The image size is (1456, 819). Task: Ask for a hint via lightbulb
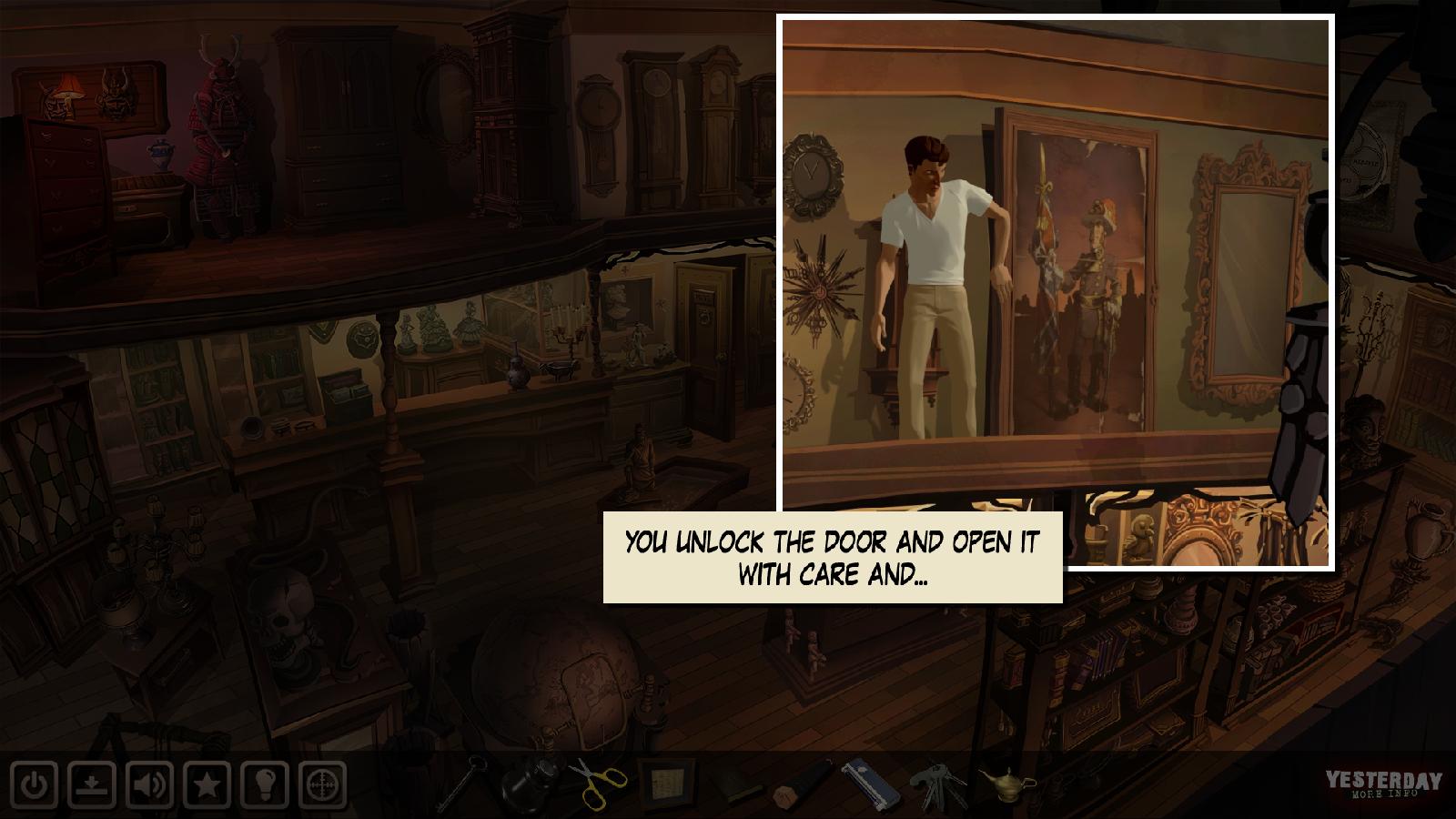[266, 784]
